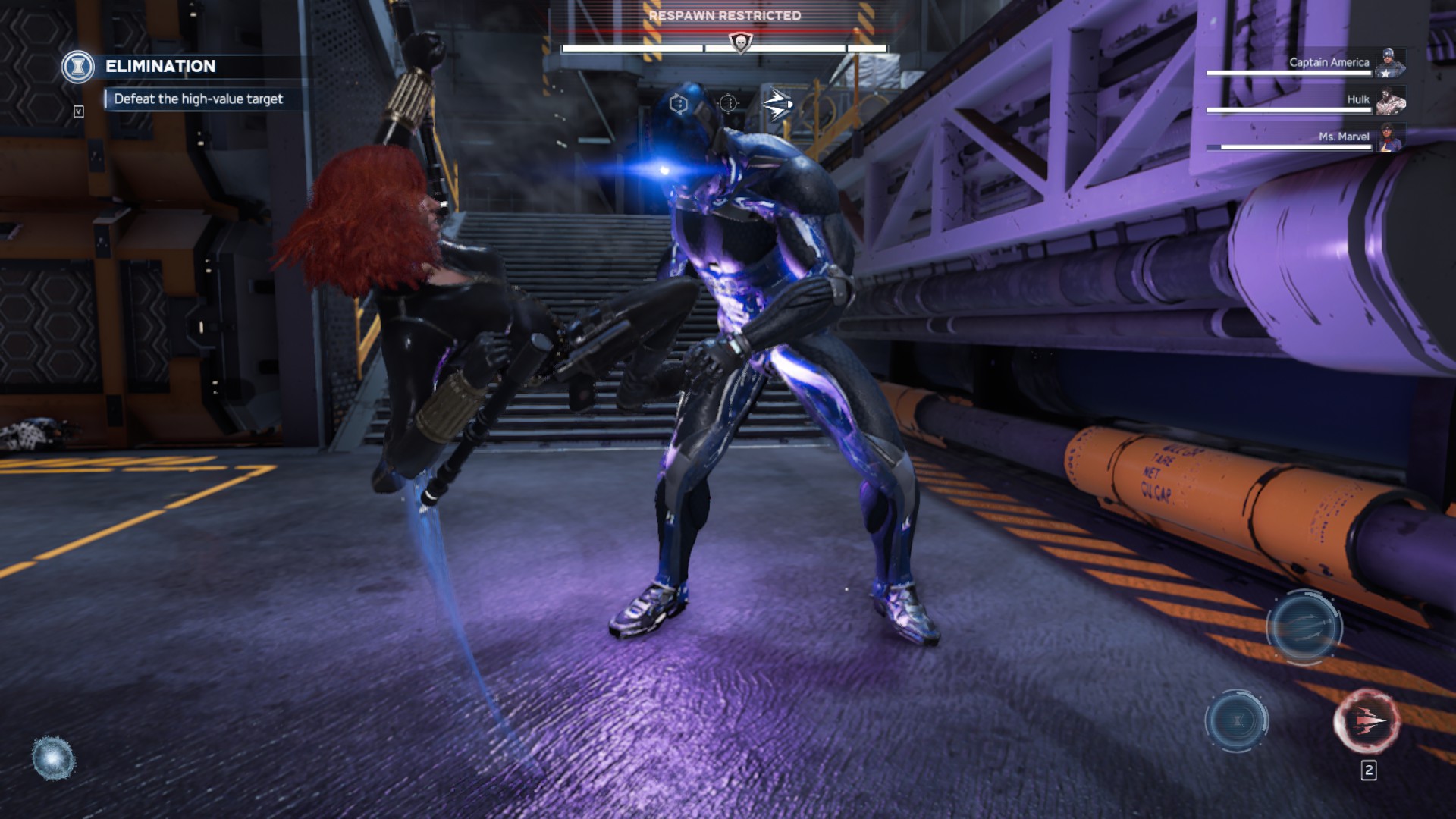Activate the upper blue circular ability icon
This screenshot has height=819, width=1456.
point(1304,627)
